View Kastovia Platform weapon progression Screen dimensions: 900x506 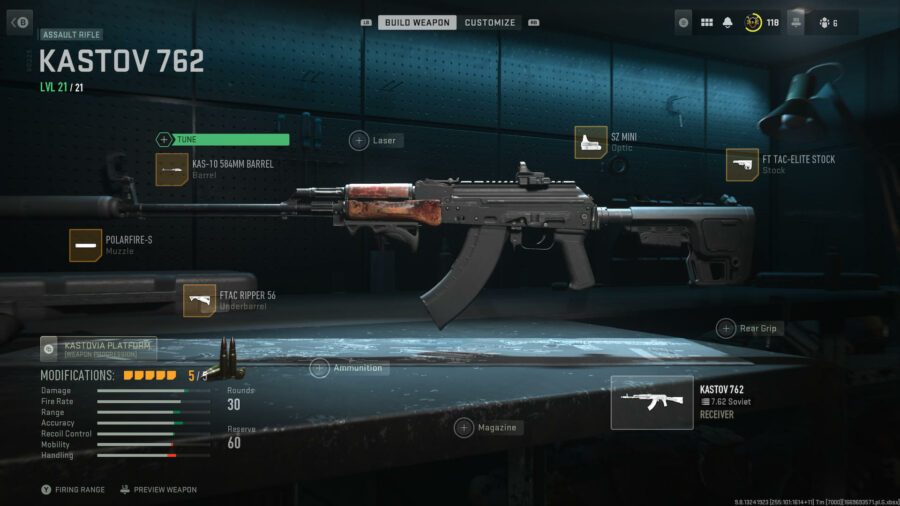[98, 349]
